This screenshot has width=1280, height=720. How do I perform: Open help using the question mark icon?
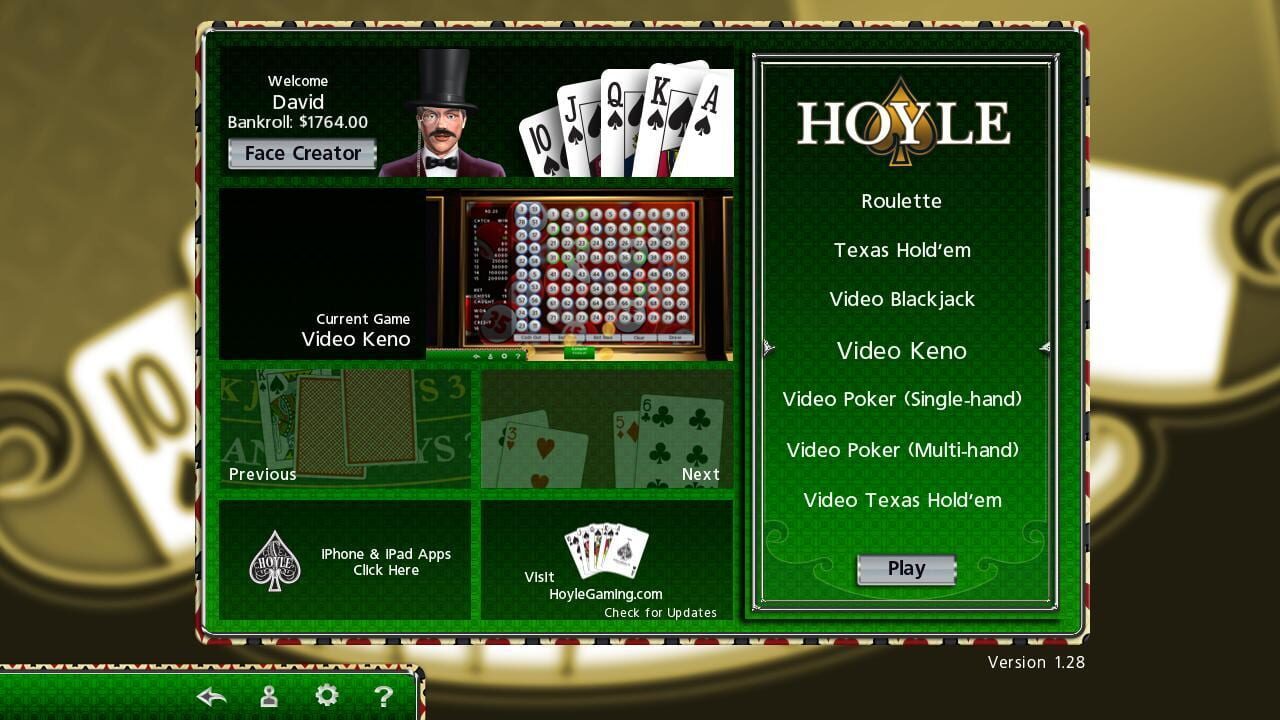(384, 695)
